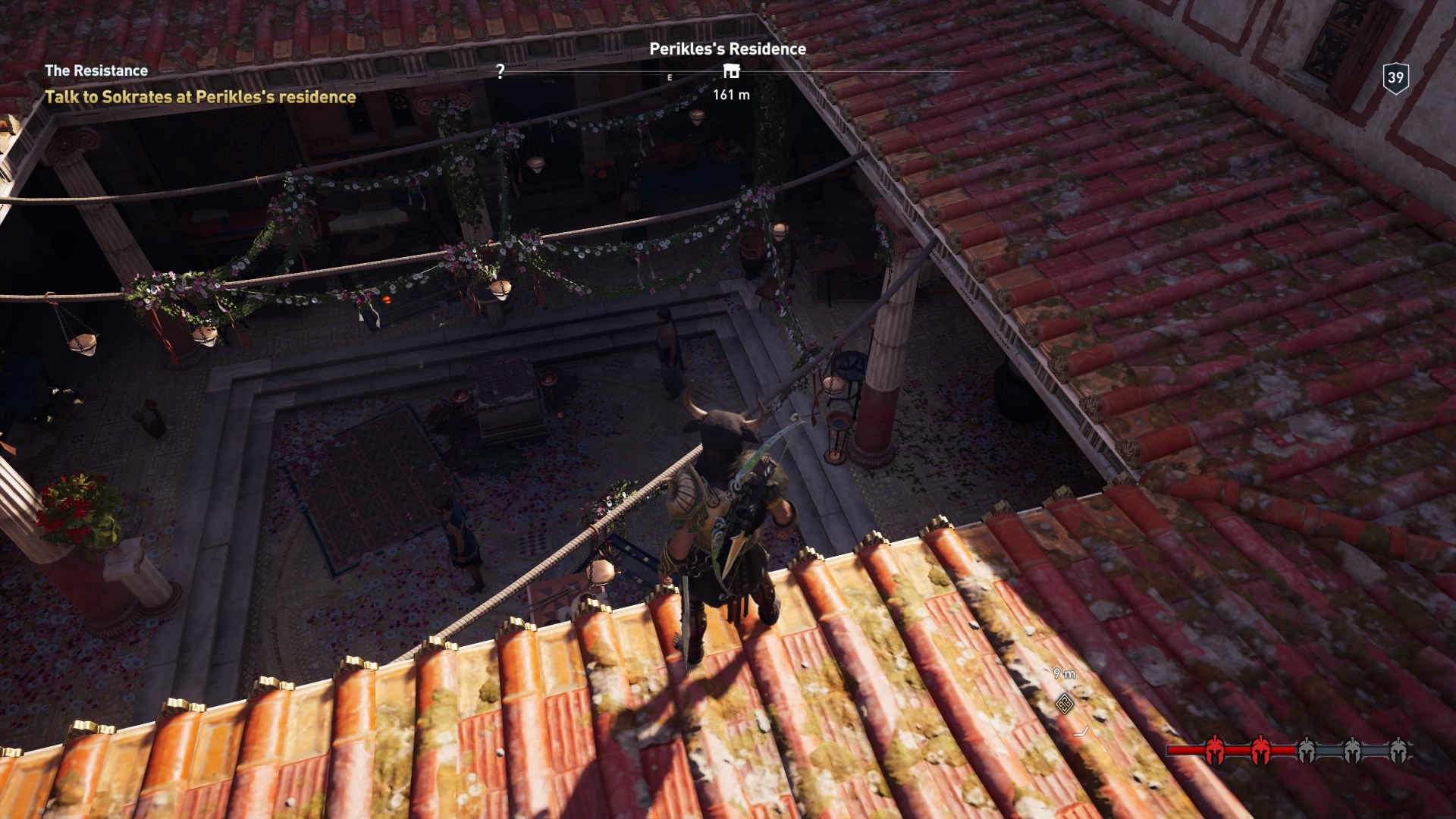Click the checkmark below the engraving icon
Image resolution: width=1456 pixels, height=819 pixels.
(1081, 733)
